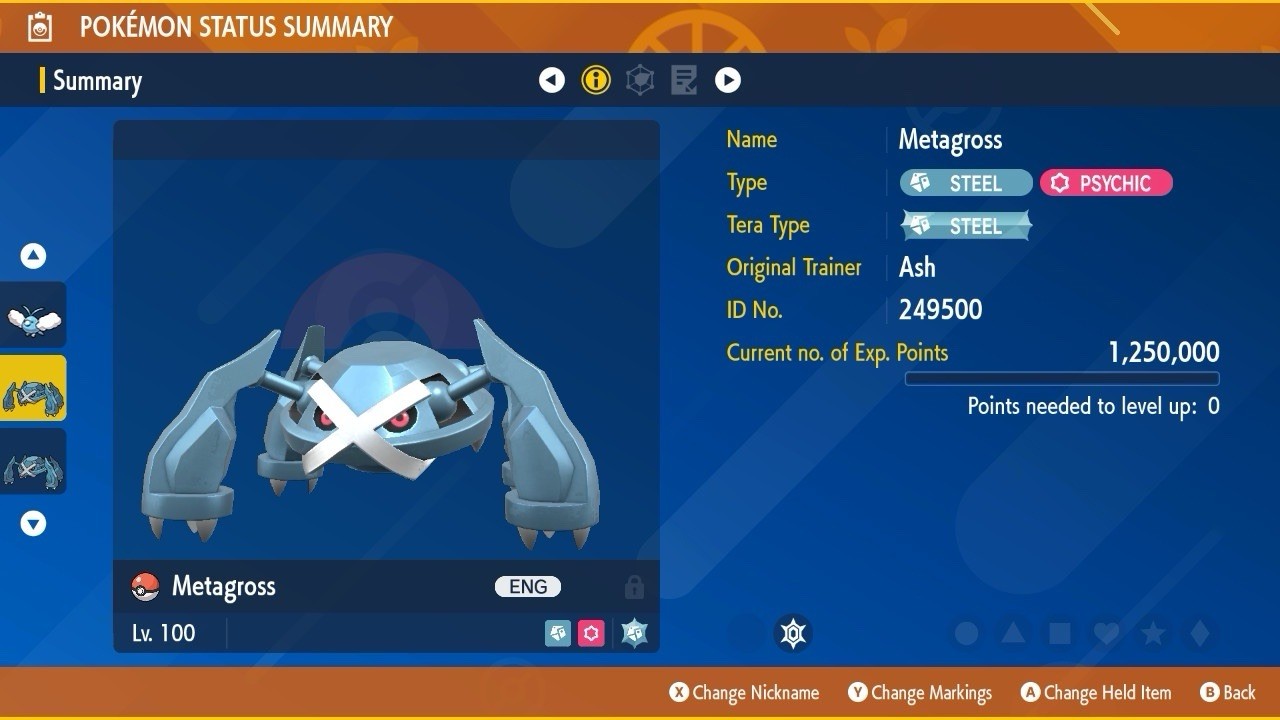1280x720 pixels.
Task: Go to the previous summary page arrow
Action: (x=552, y=80)
